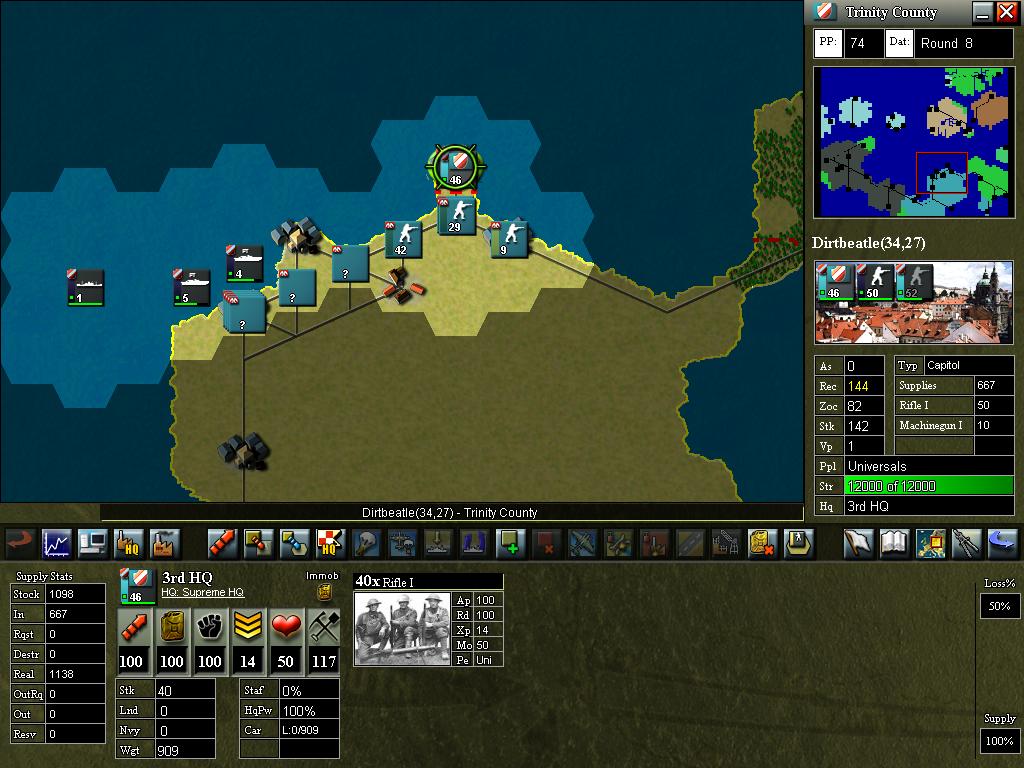
Task: Open the book icon in the toolbar
Action: click(x=894, y=543)
